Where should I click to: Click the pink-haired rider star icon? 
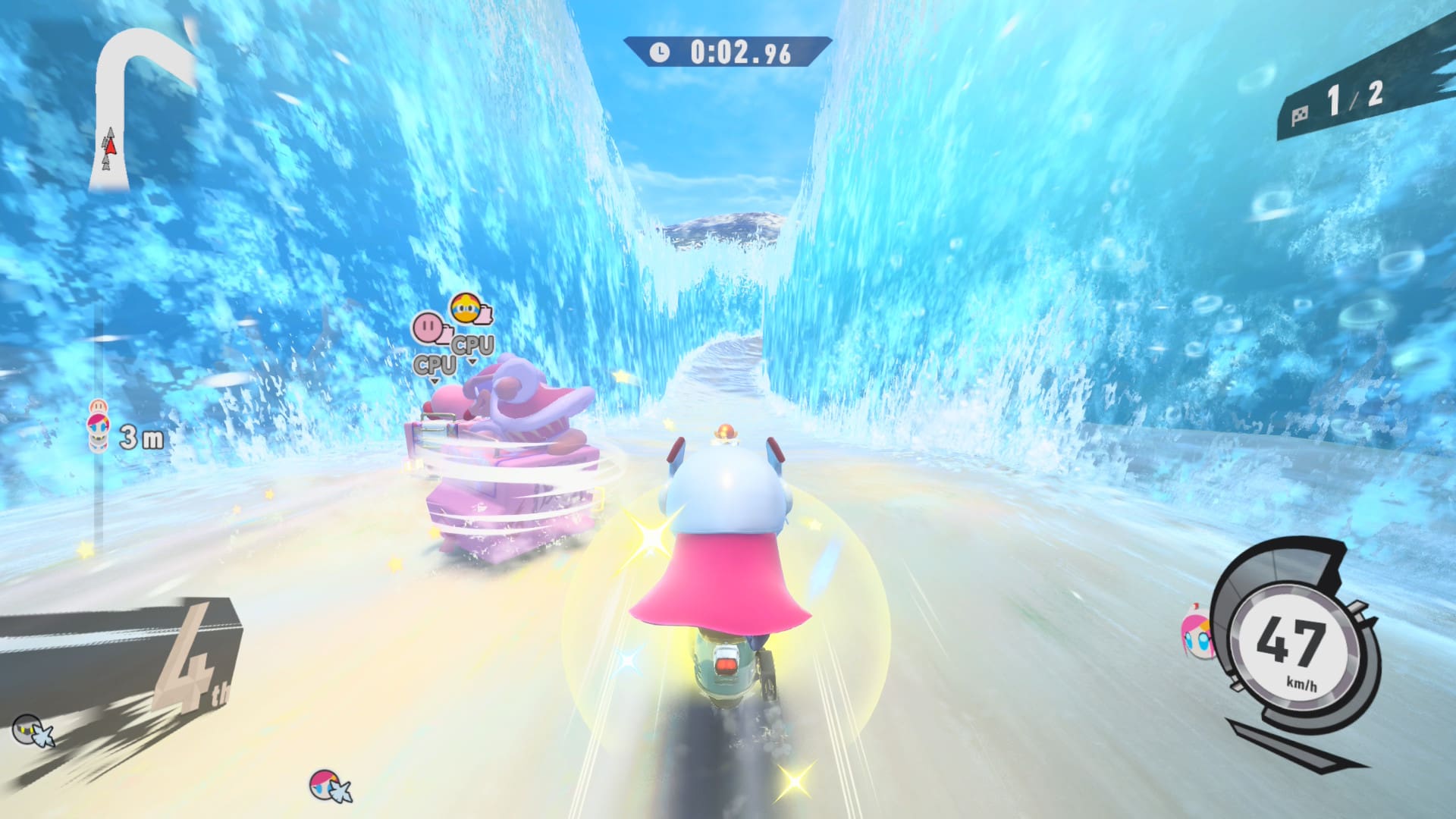[329, 785]
